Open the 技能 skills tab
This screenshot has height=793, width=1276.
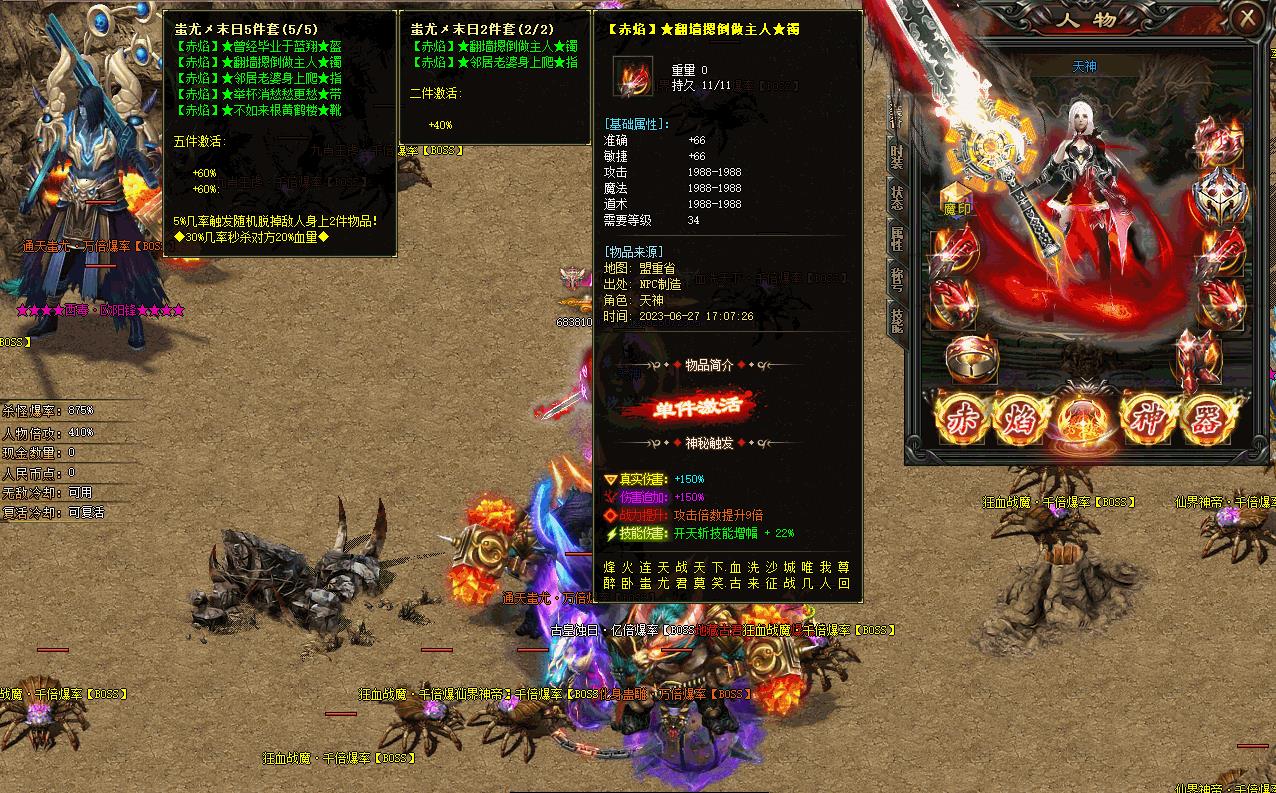897,320
